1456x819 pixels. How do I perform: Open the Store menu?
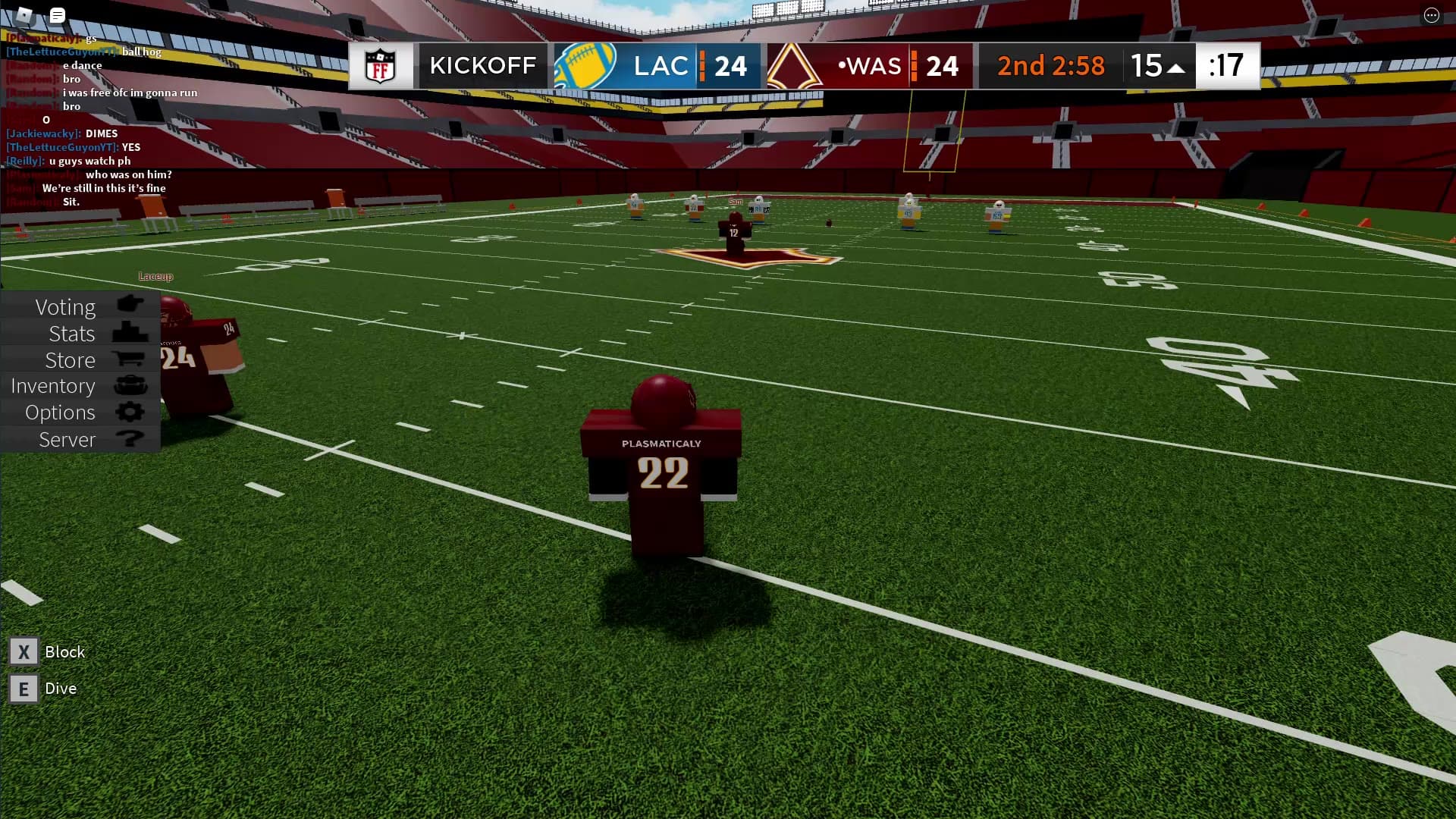click(80, 359)
